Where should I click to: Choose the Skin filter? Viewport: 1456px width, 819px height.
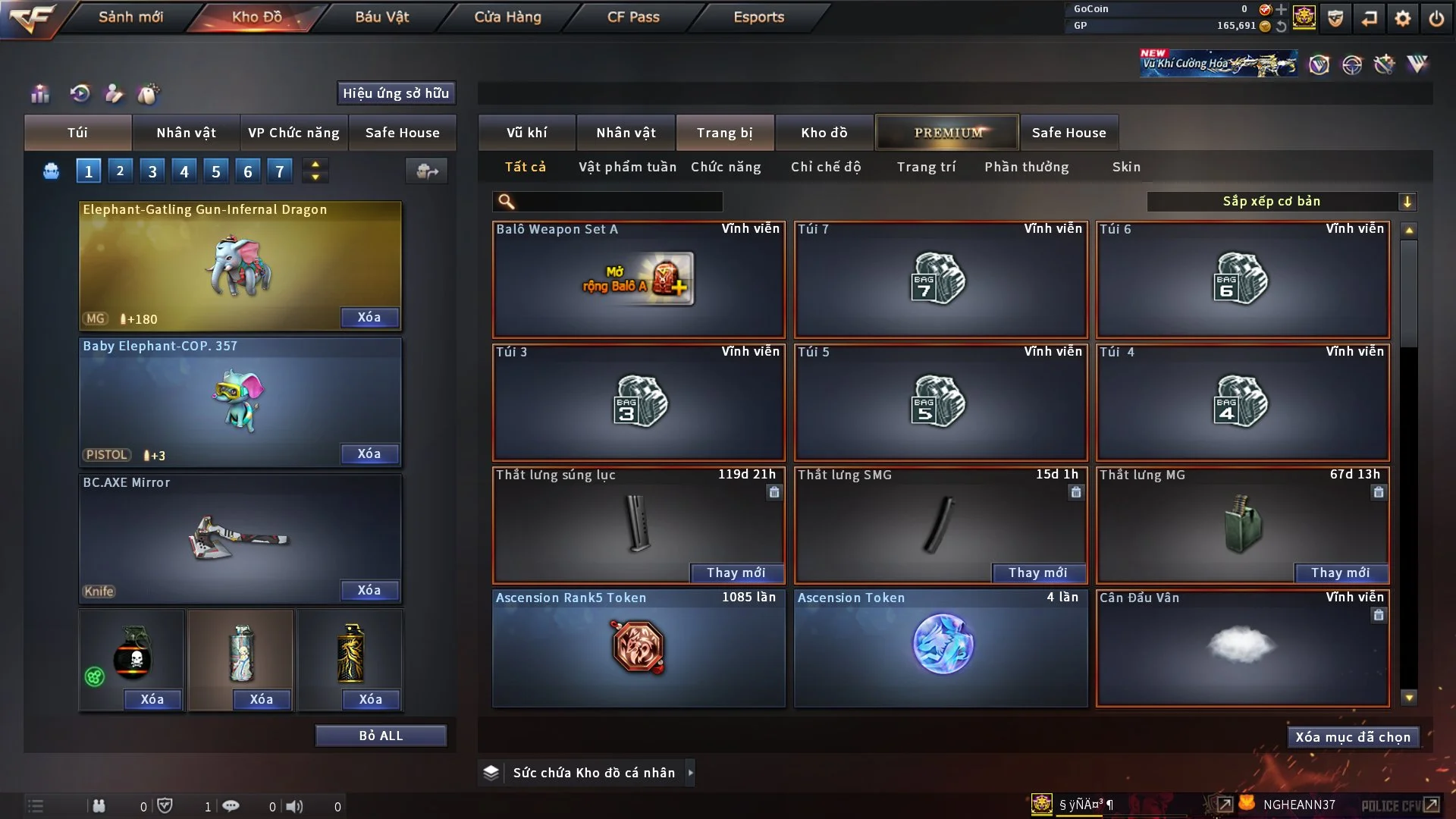click(1126, 167)
